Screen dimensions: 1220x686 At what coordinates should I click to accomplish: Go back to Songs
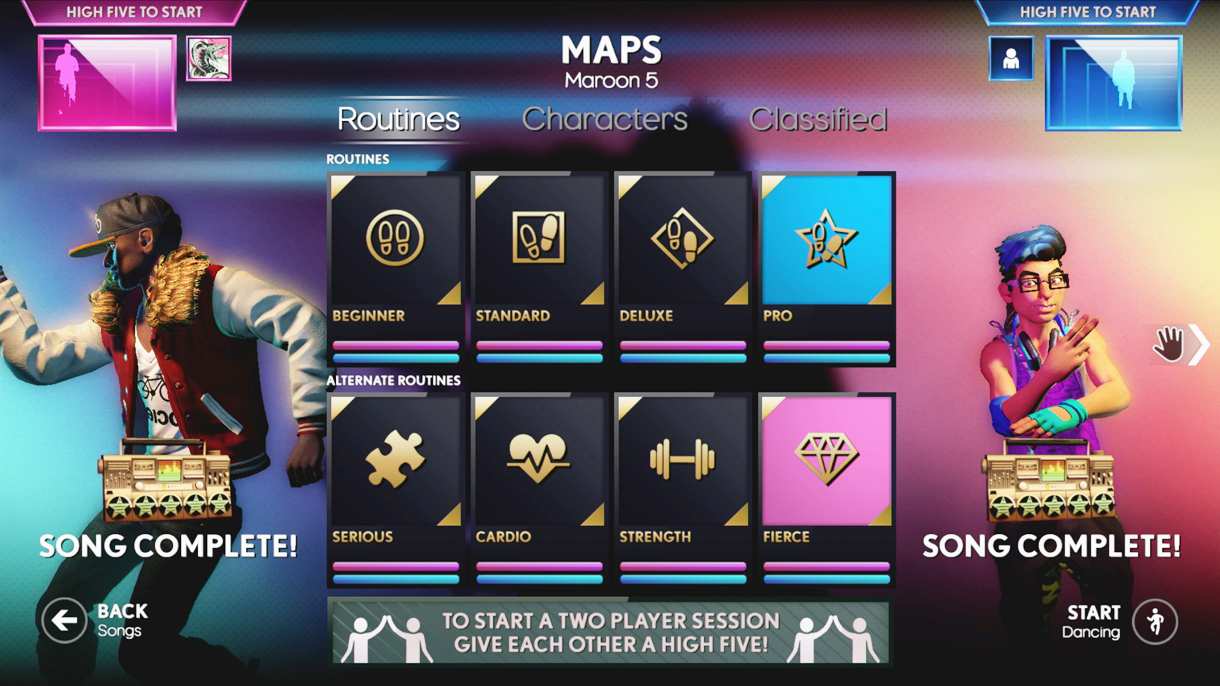point(64,621)
